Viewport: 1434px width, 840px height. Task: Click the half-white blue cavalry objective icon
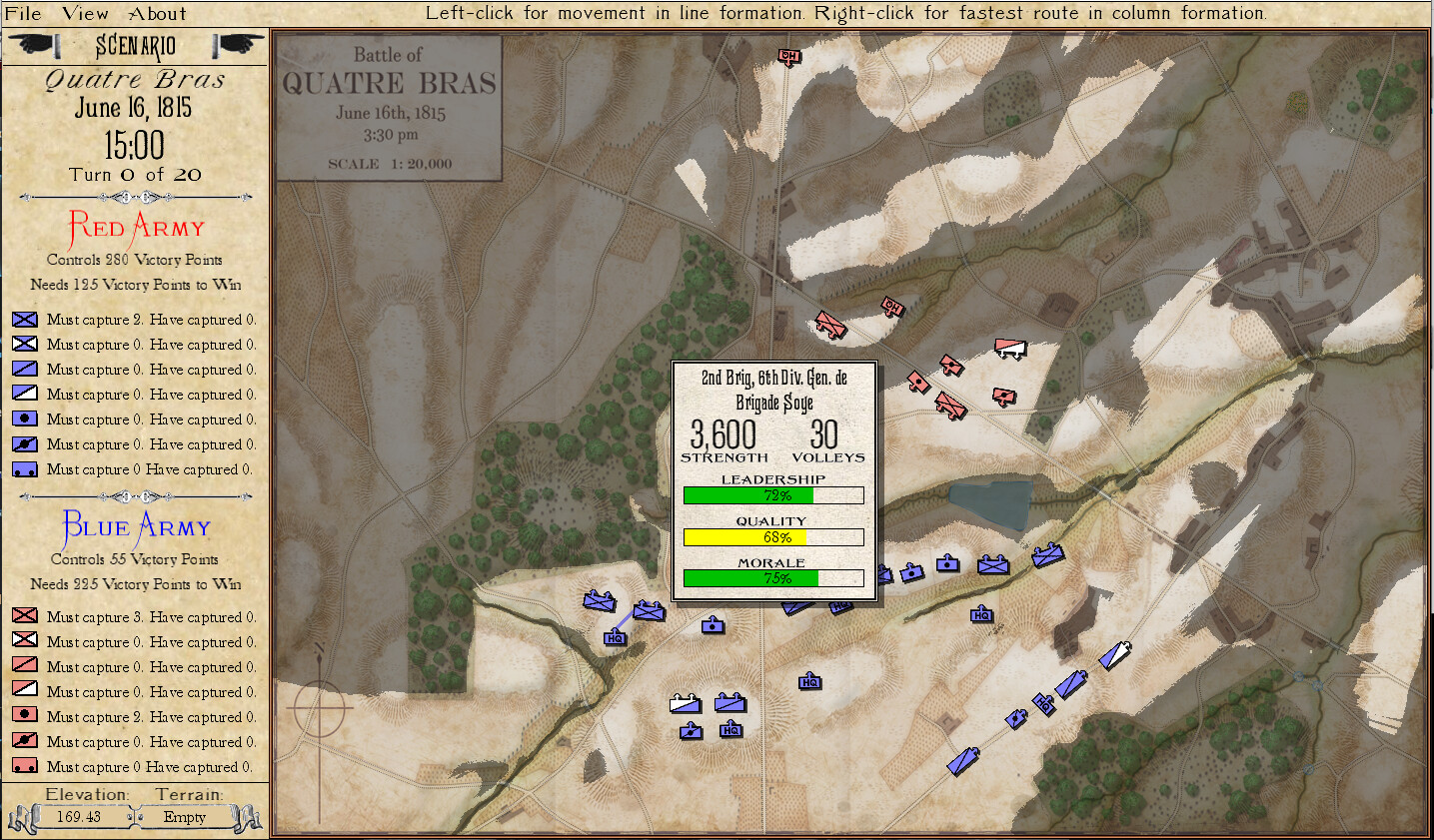tap(25, 394)
